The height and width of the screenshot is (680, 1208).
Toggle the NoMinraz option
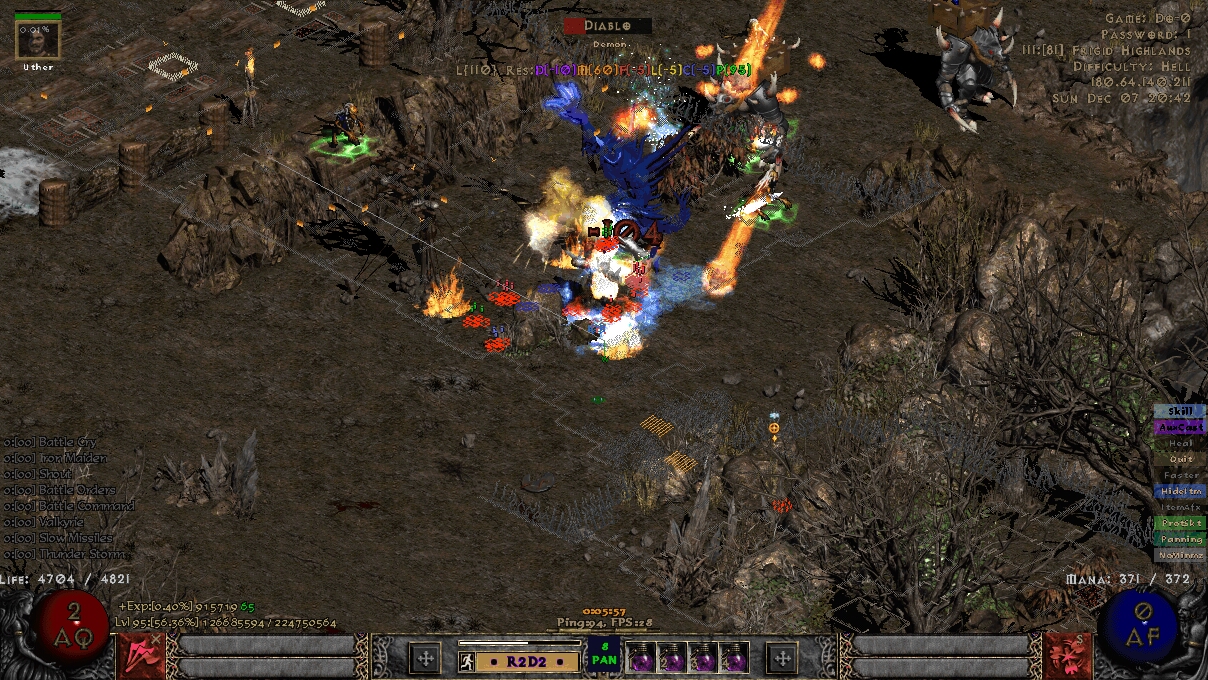1180,555
